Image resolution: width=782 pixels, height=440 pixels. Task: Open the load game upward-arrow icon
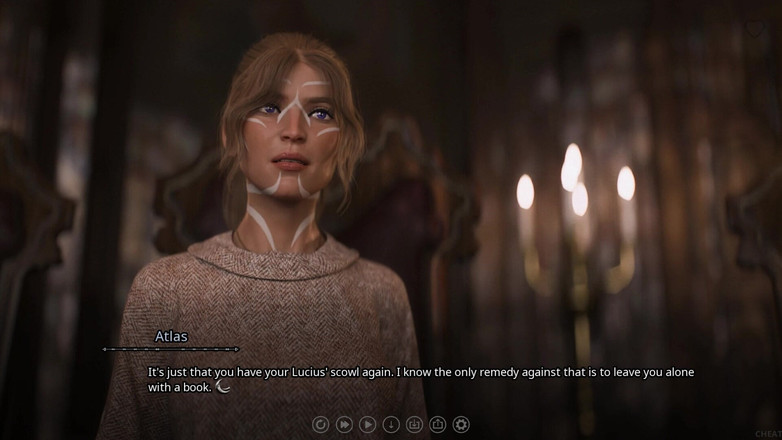[x=438, y=424]
